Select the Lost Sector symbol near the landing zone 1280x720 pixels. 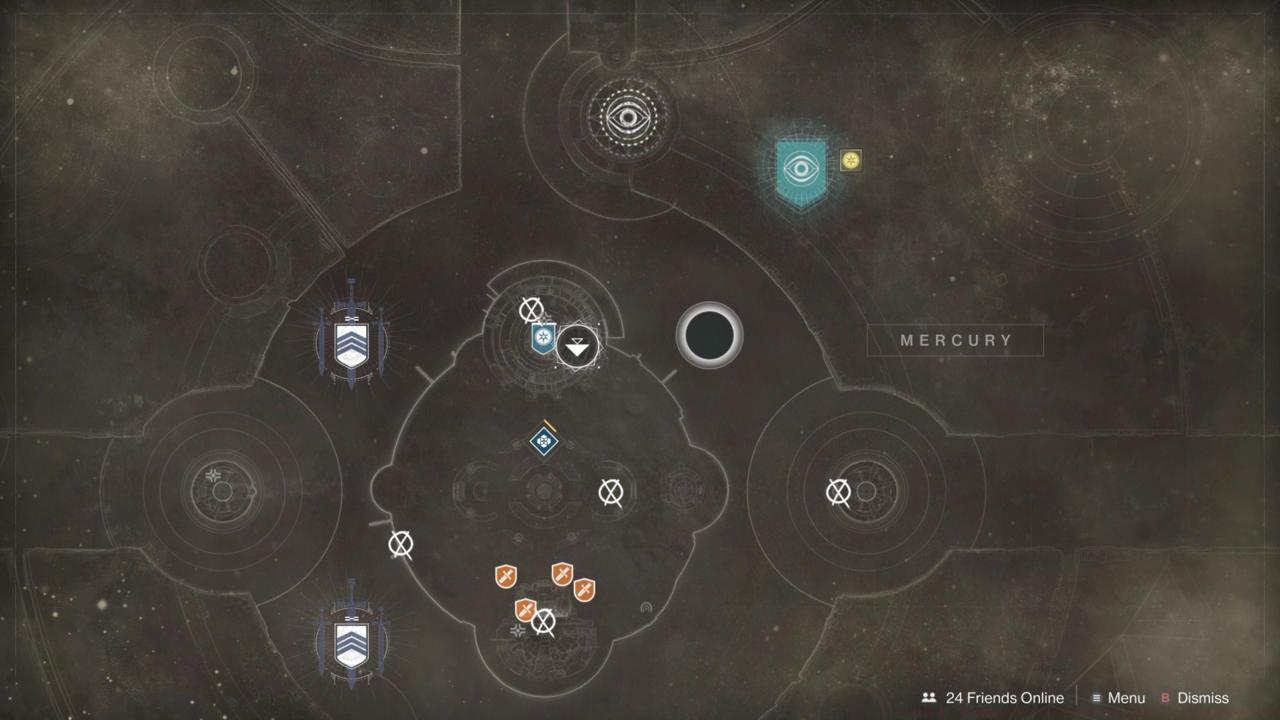pyautogui.click(x=530, y=310)
